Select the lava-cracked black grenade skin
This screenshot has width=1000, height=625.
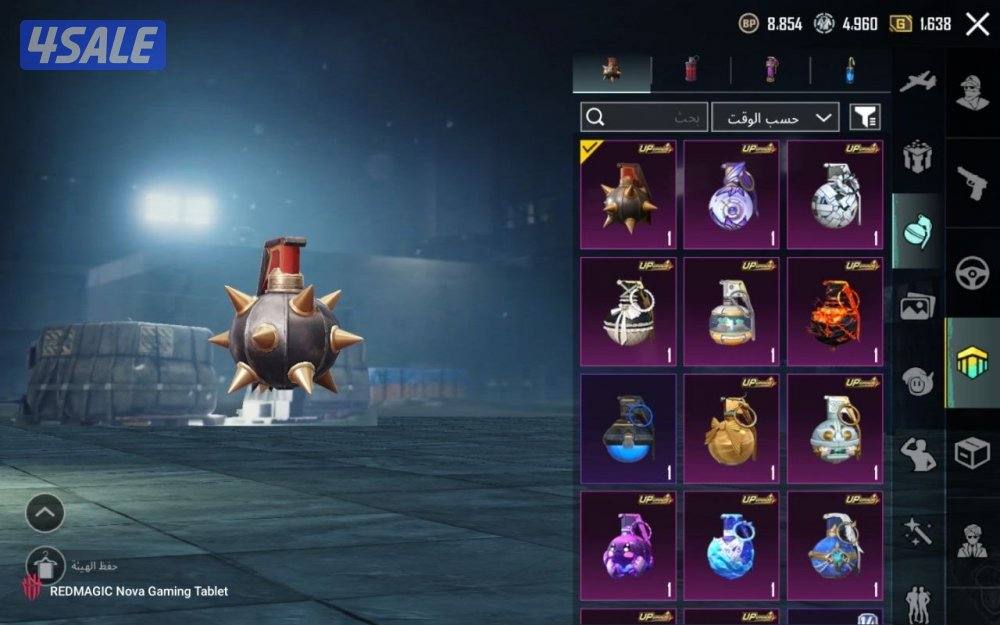[834, 312]
